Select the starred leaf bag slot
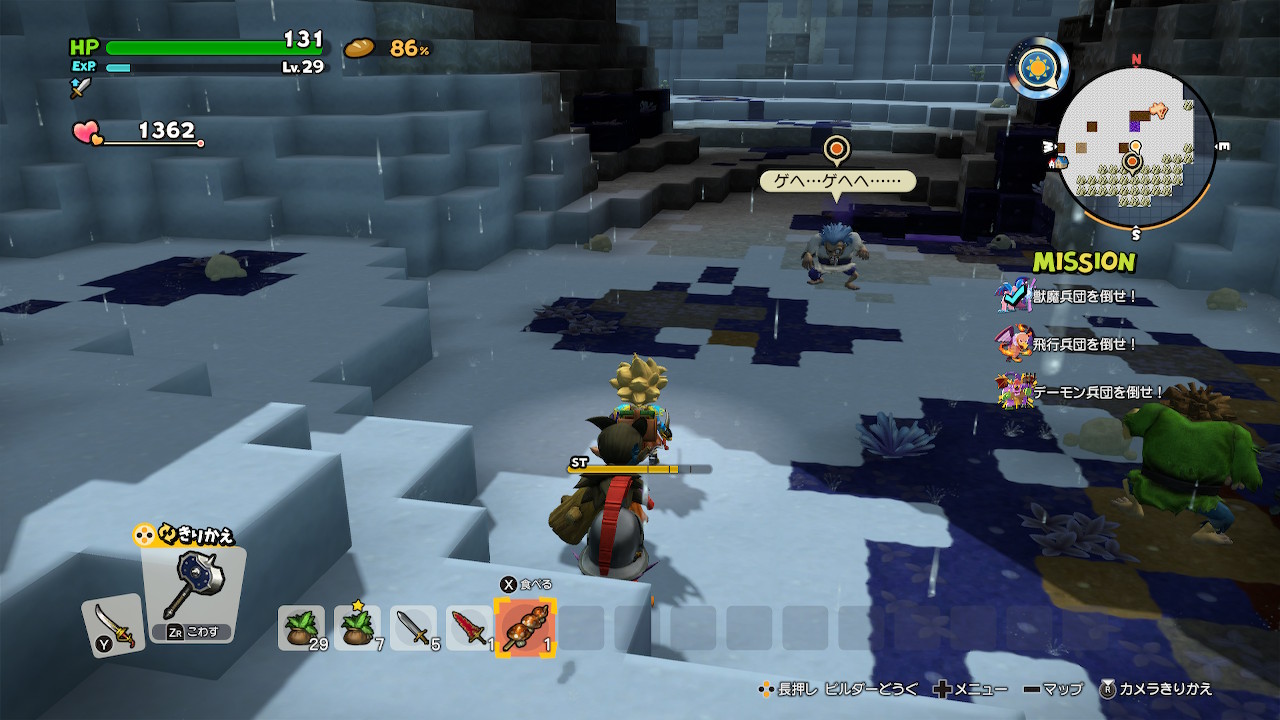 [357, 627]
